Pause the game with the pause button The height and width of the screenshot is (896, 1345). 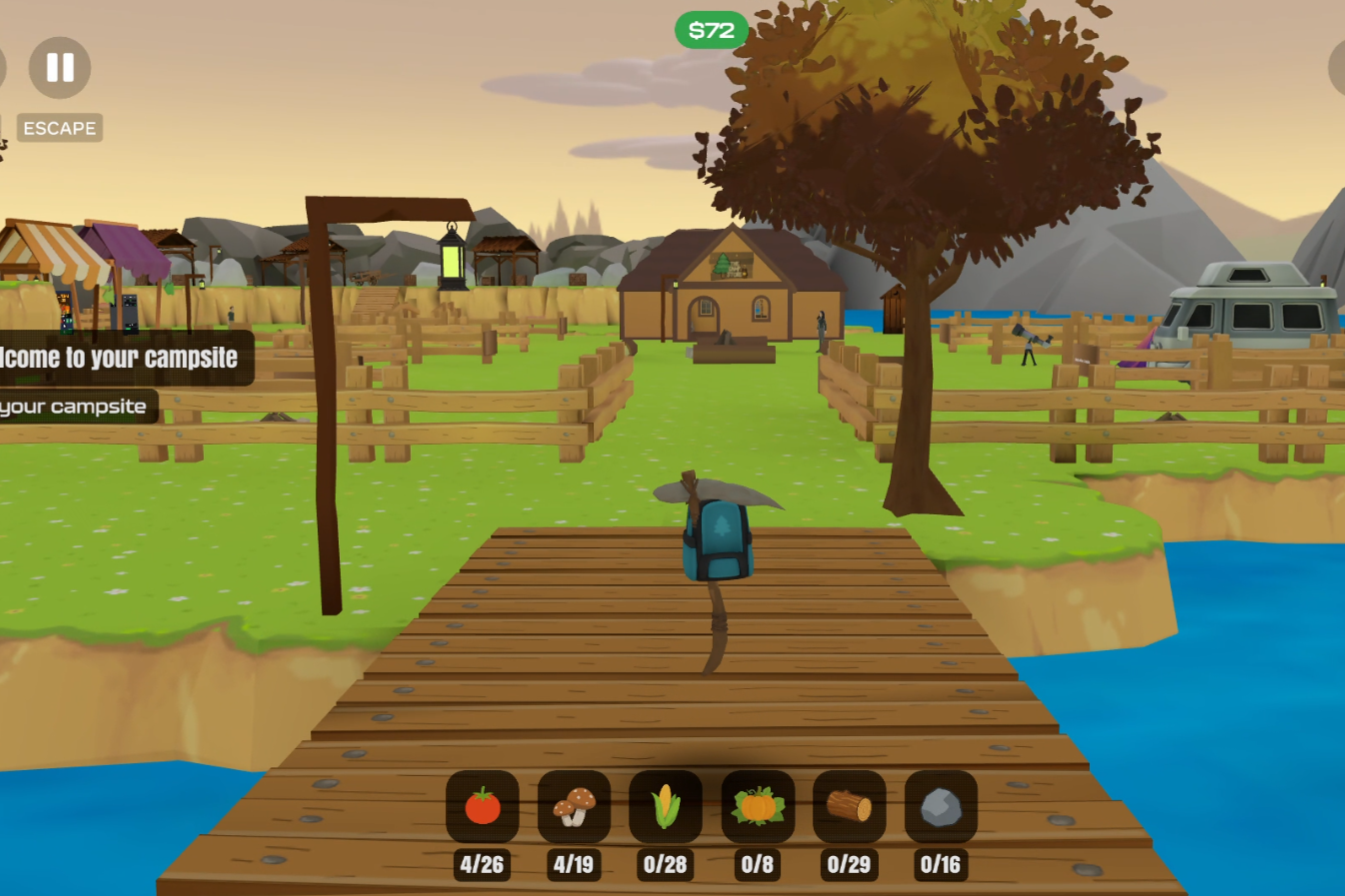[60, 68]
